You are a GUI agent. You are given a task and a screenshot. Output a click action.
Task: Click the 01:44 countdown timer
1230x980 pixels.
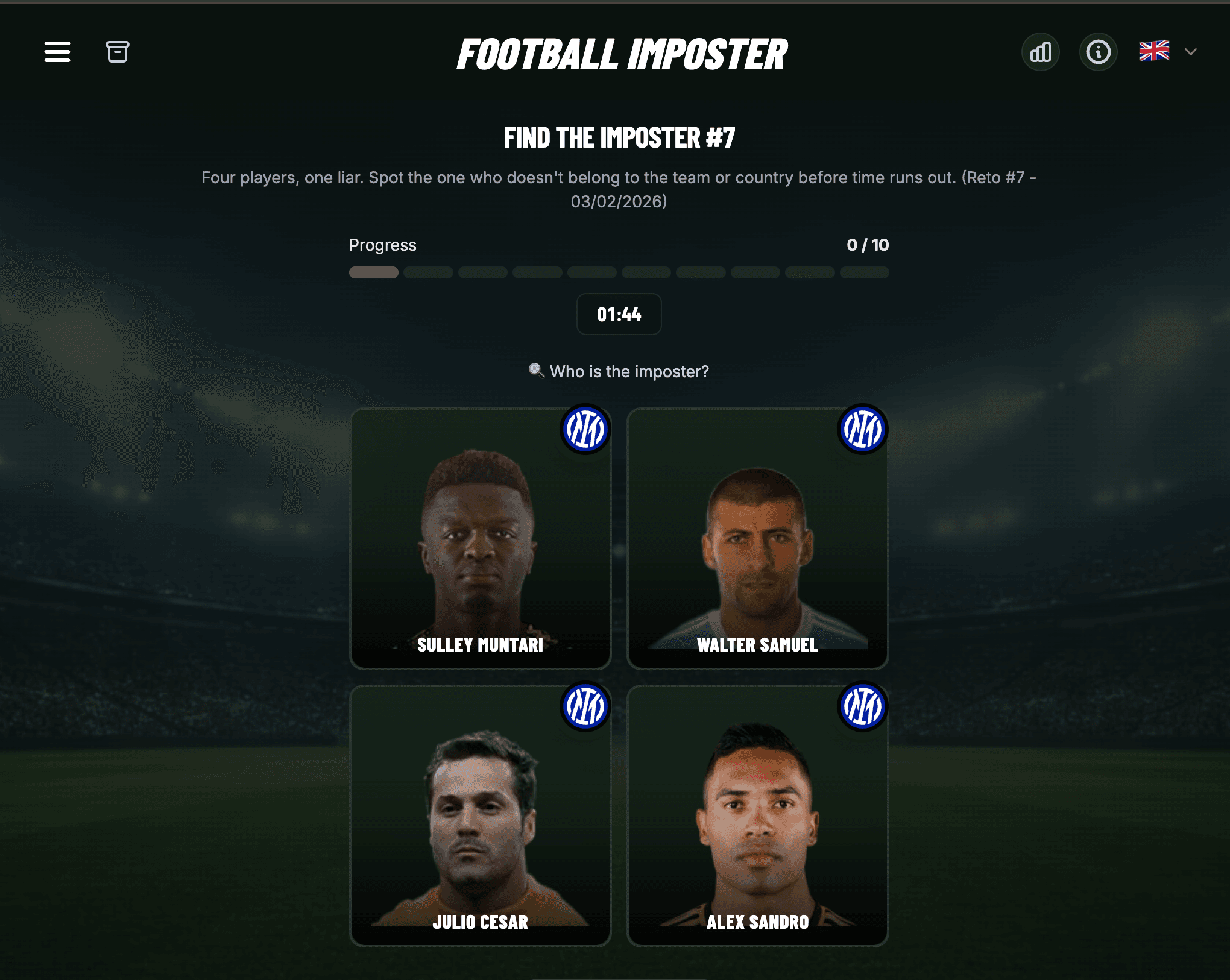(x=619, y=314)
